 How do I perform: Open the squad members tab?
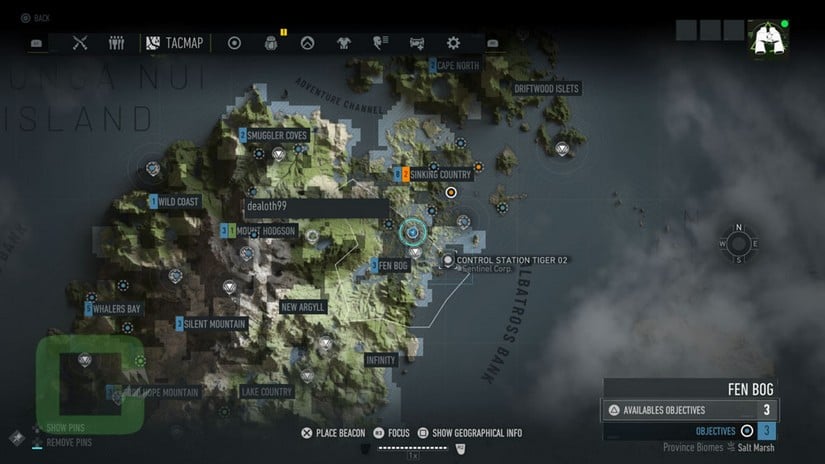(x=116, y=43)
